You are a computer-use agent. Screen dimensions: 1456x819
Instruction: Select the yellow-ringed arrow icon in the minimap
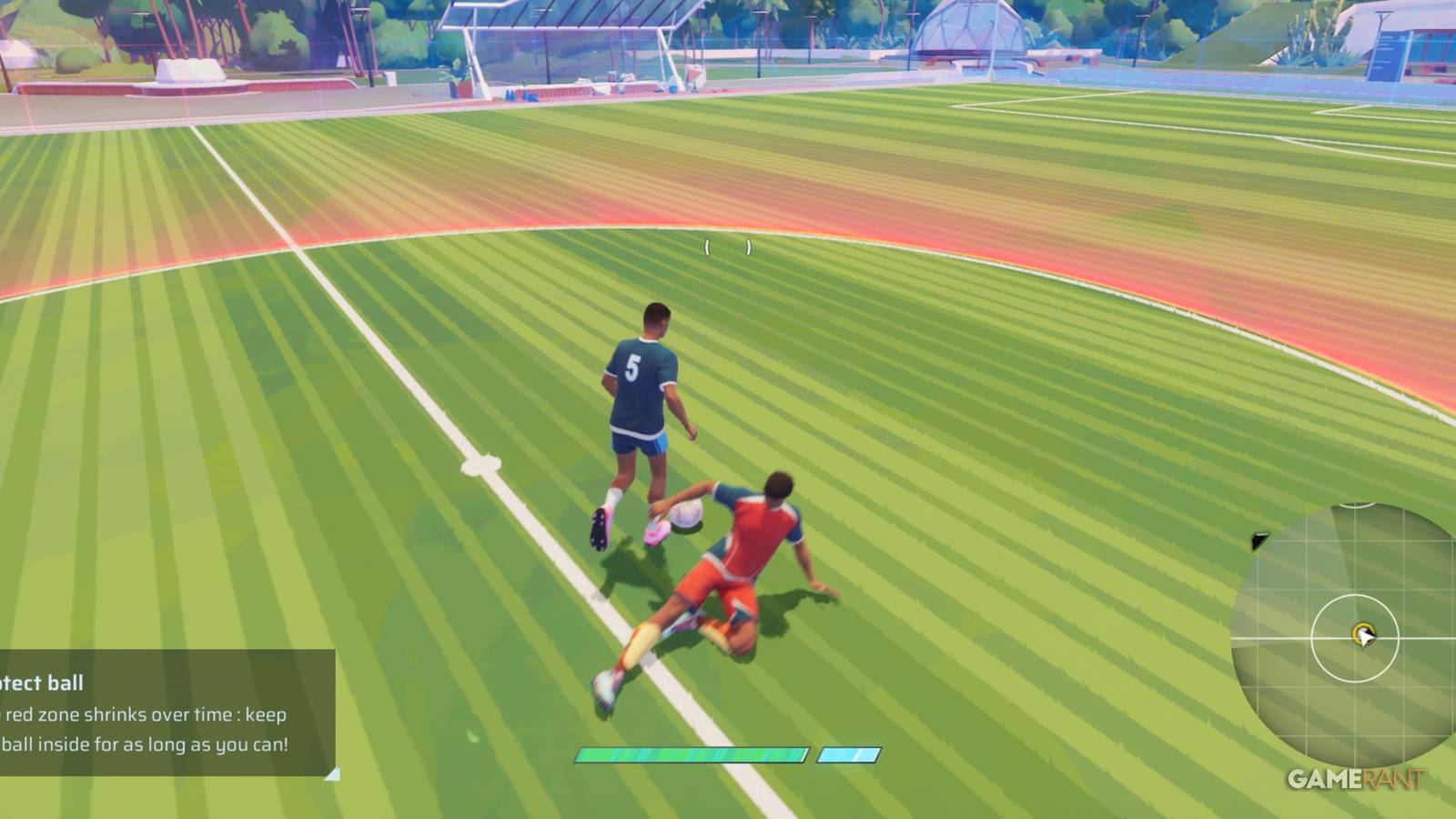point(1364,634)
